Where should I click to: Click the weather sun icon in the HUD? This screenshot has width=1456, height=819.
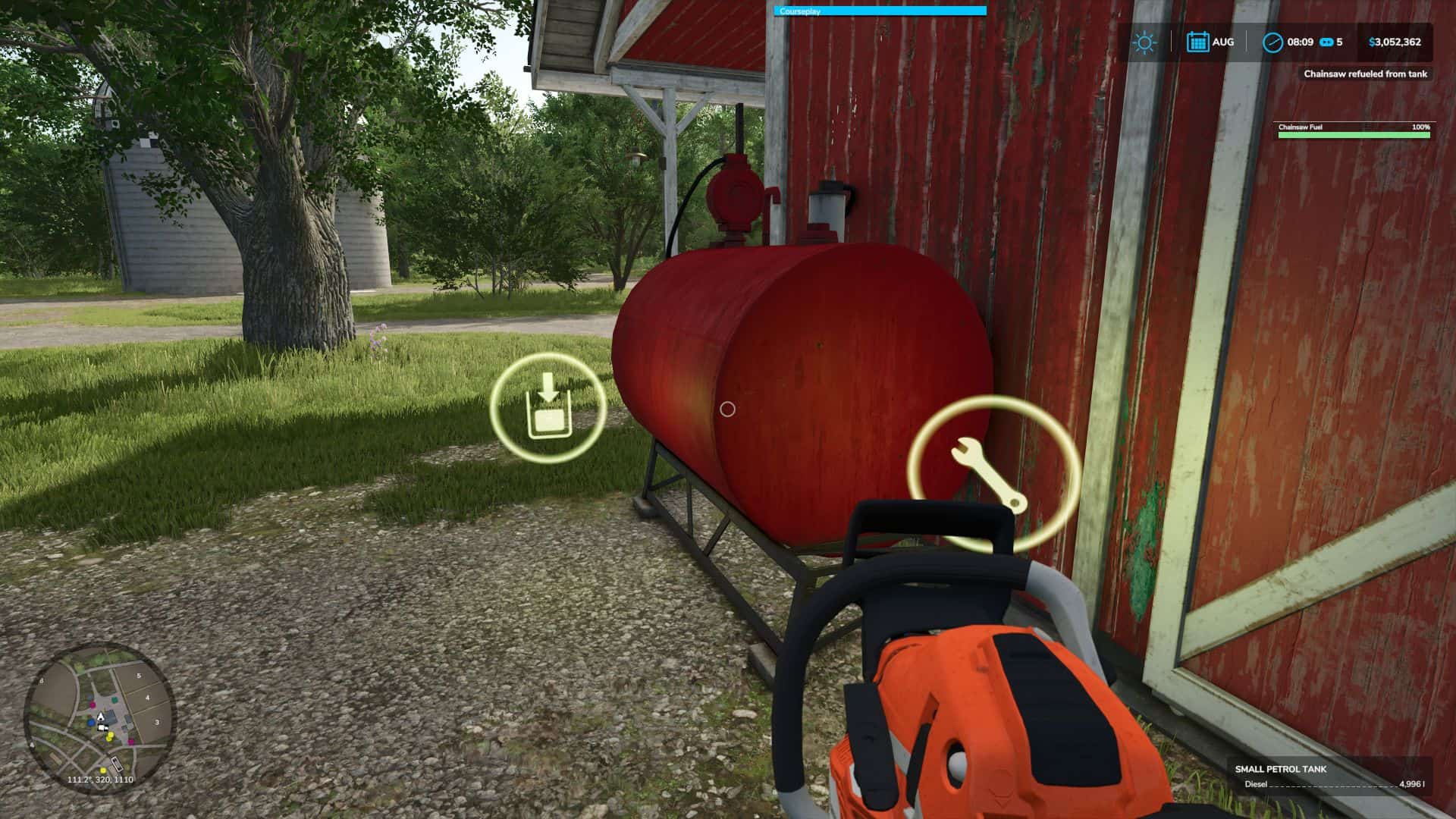click(x=1144, y=42)
